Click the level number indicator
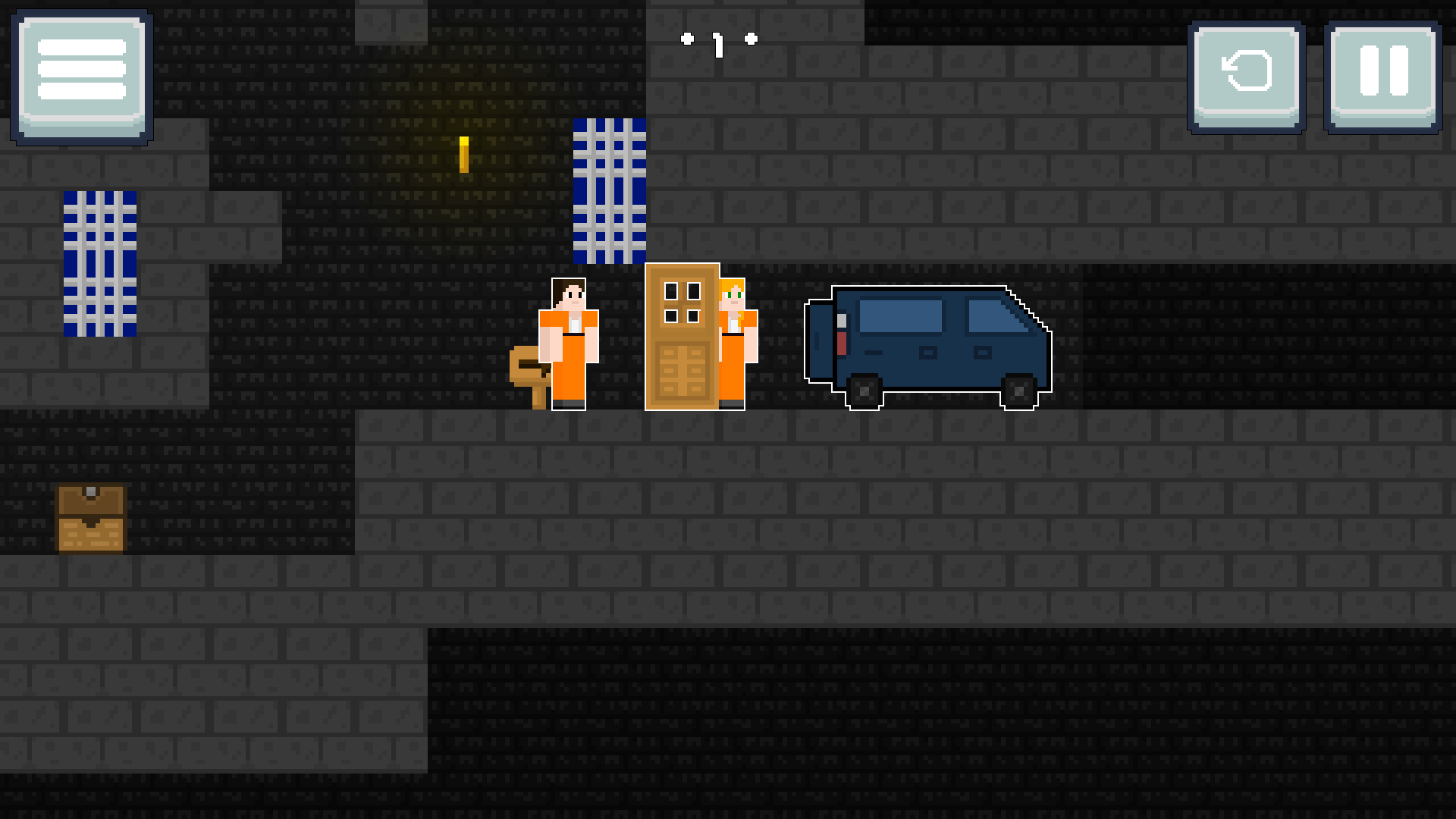Screen dimensions: 1456x819 click(719, 43)
